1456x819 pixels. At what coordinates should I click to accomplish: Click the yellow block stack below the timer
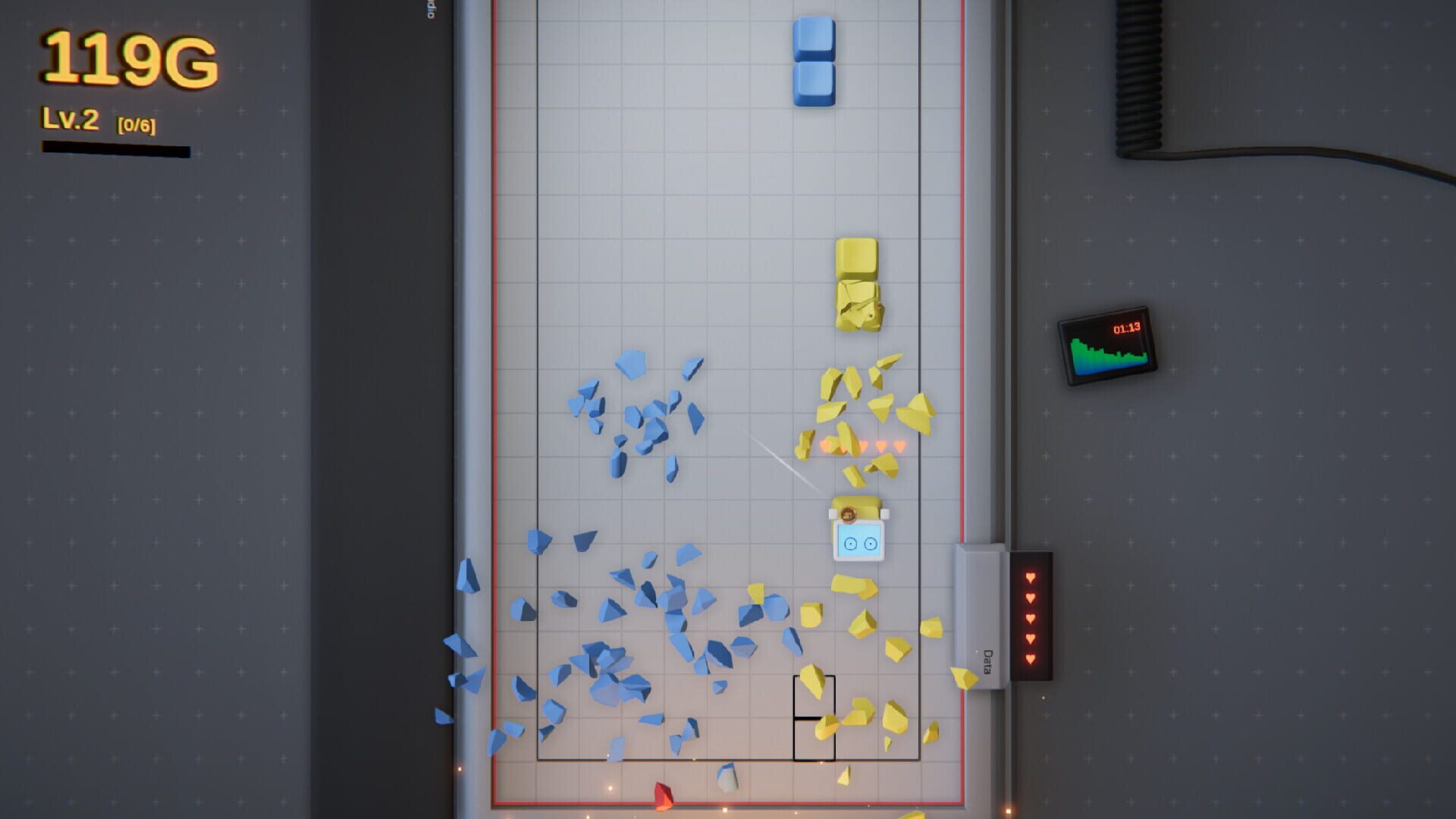[x=857, y=284]
